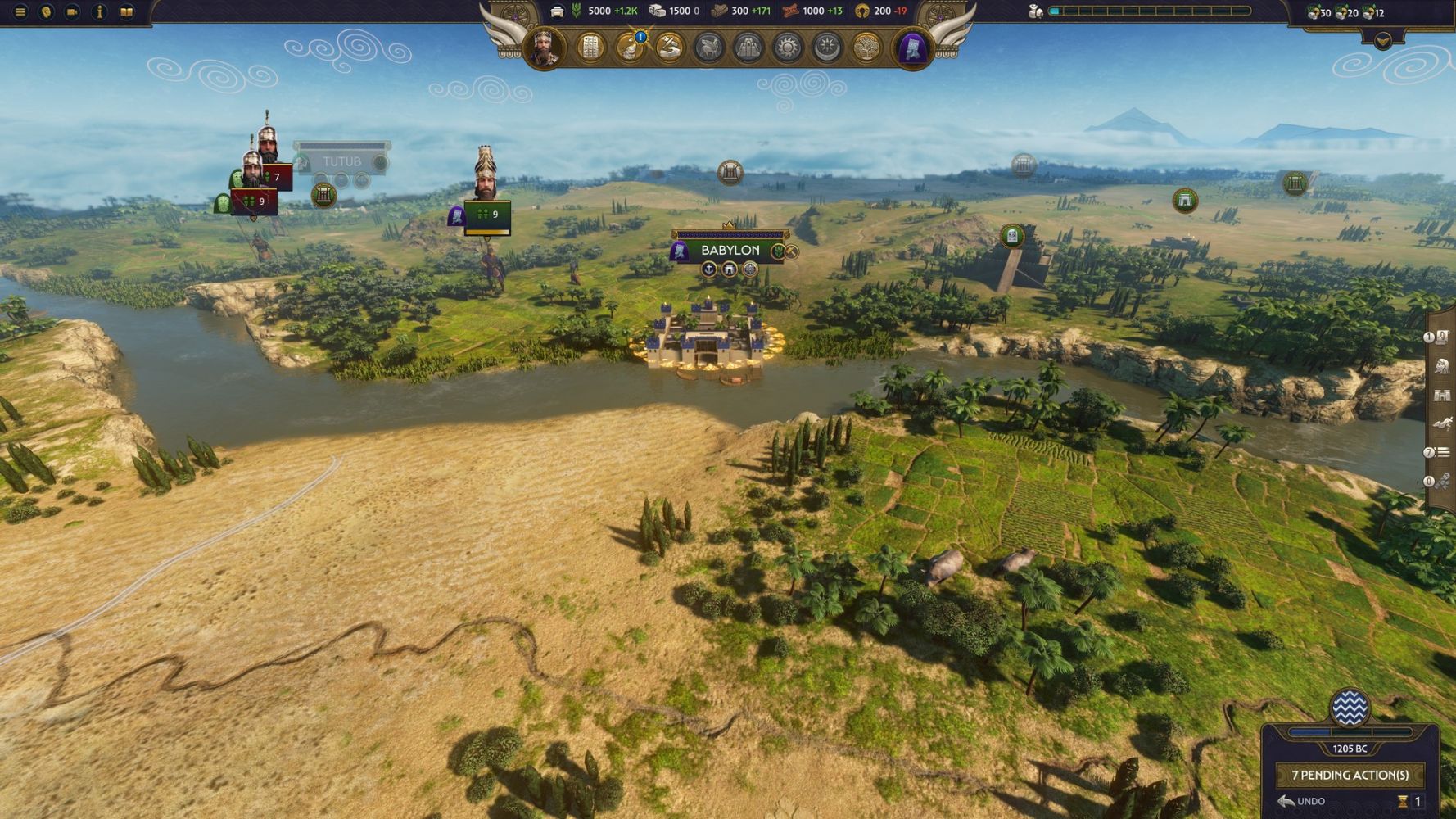Image resolution: width=1456 pixels, height=819 pixels.
Task: Undo the last action
Action: pos(1302,801)
